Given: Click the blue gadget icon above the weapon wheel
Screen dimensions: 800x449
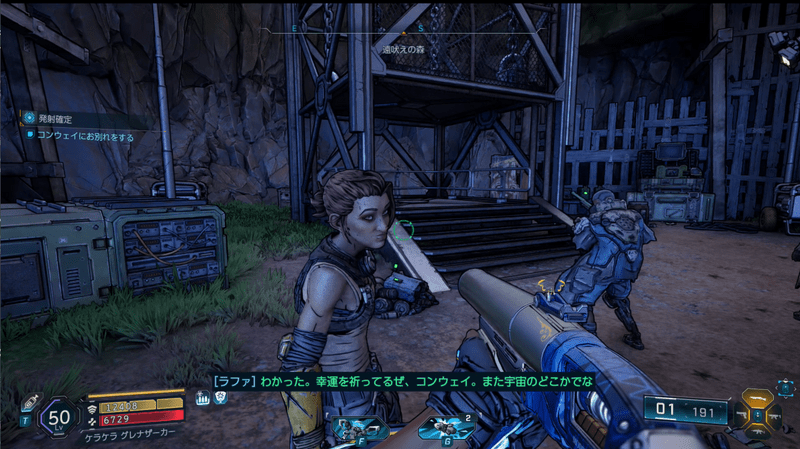Looking at the screenshot, I should [785, 390].
